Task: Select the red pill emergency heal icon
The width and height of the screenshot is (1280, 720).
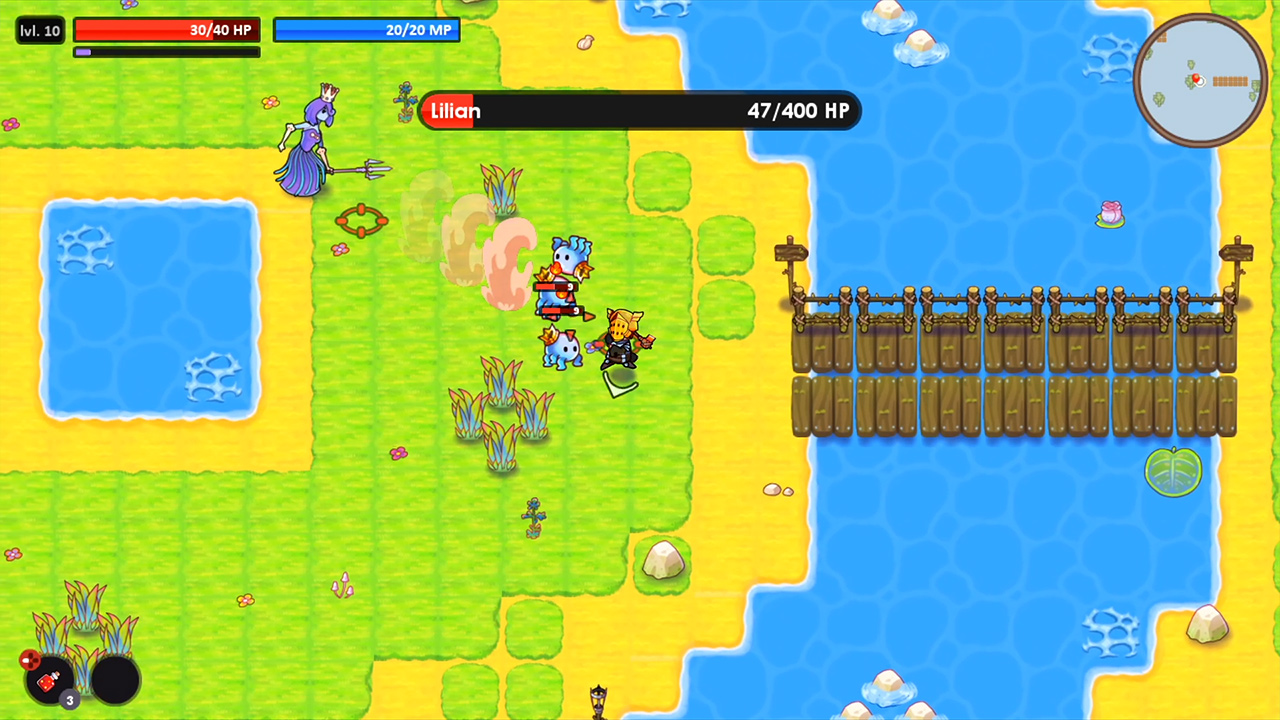Action: pos(30,660)
